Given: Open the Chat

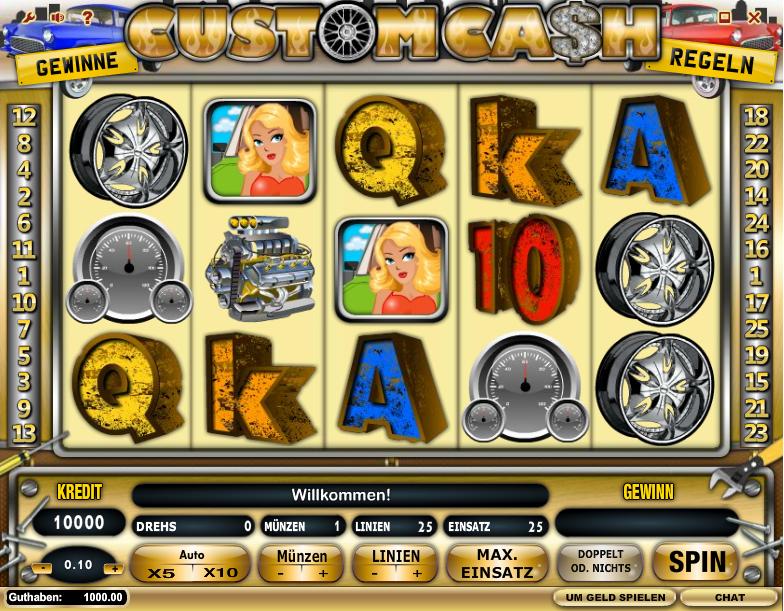Looking at the screenshot, I should click(730, 597).
